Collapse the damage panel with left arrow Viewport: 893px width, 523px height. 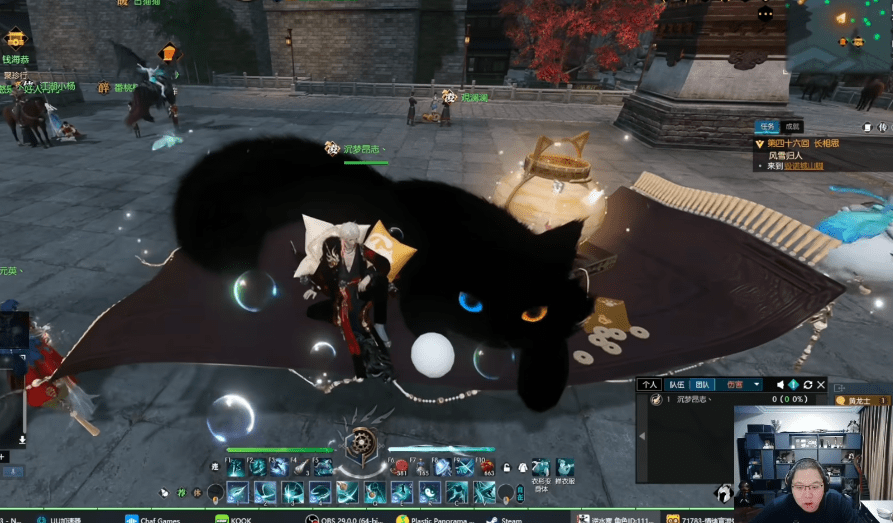[x=641, y=437]
